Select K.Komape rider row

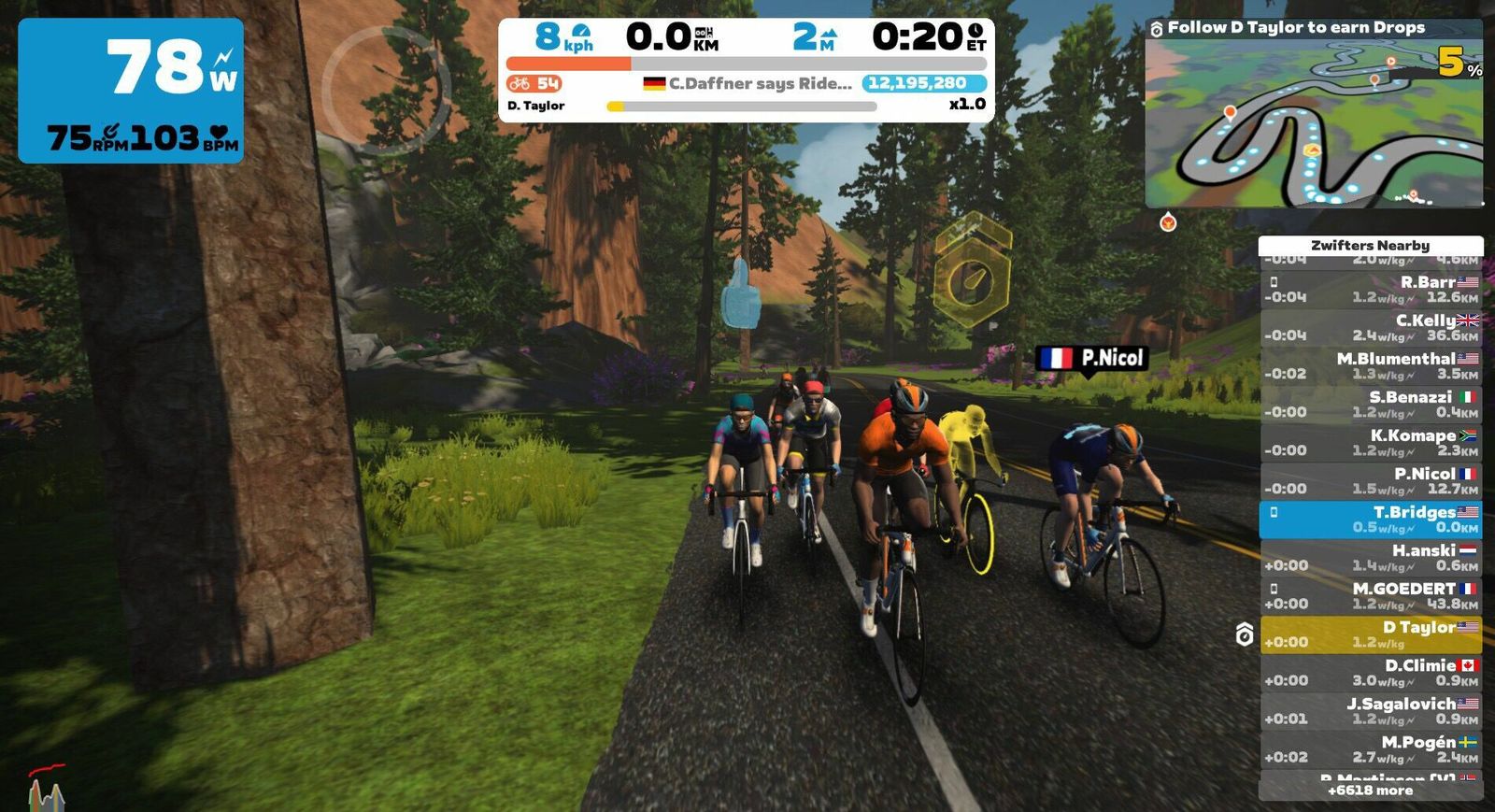point(1371,442)
